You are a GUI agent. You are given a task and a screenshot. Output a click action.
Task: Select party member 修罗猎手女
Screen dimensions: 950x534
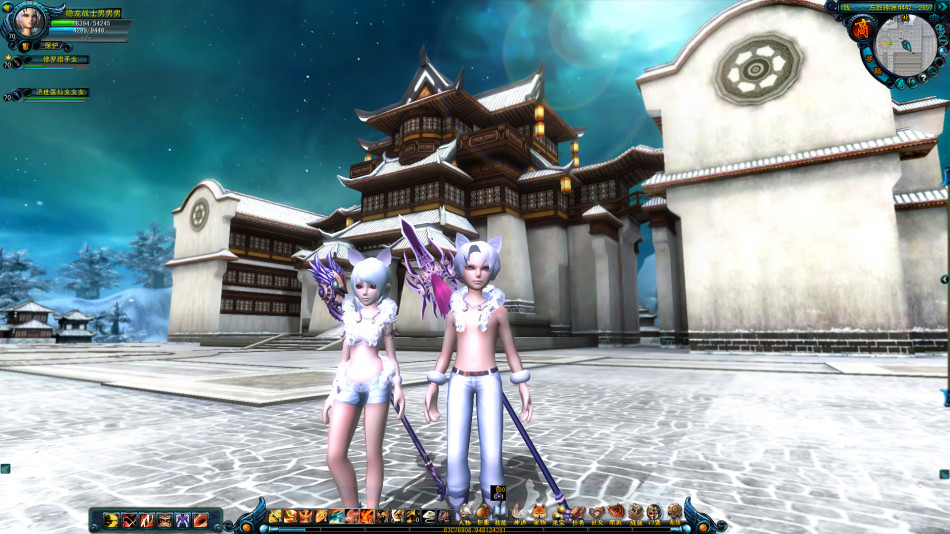click(x=56, y=60)
